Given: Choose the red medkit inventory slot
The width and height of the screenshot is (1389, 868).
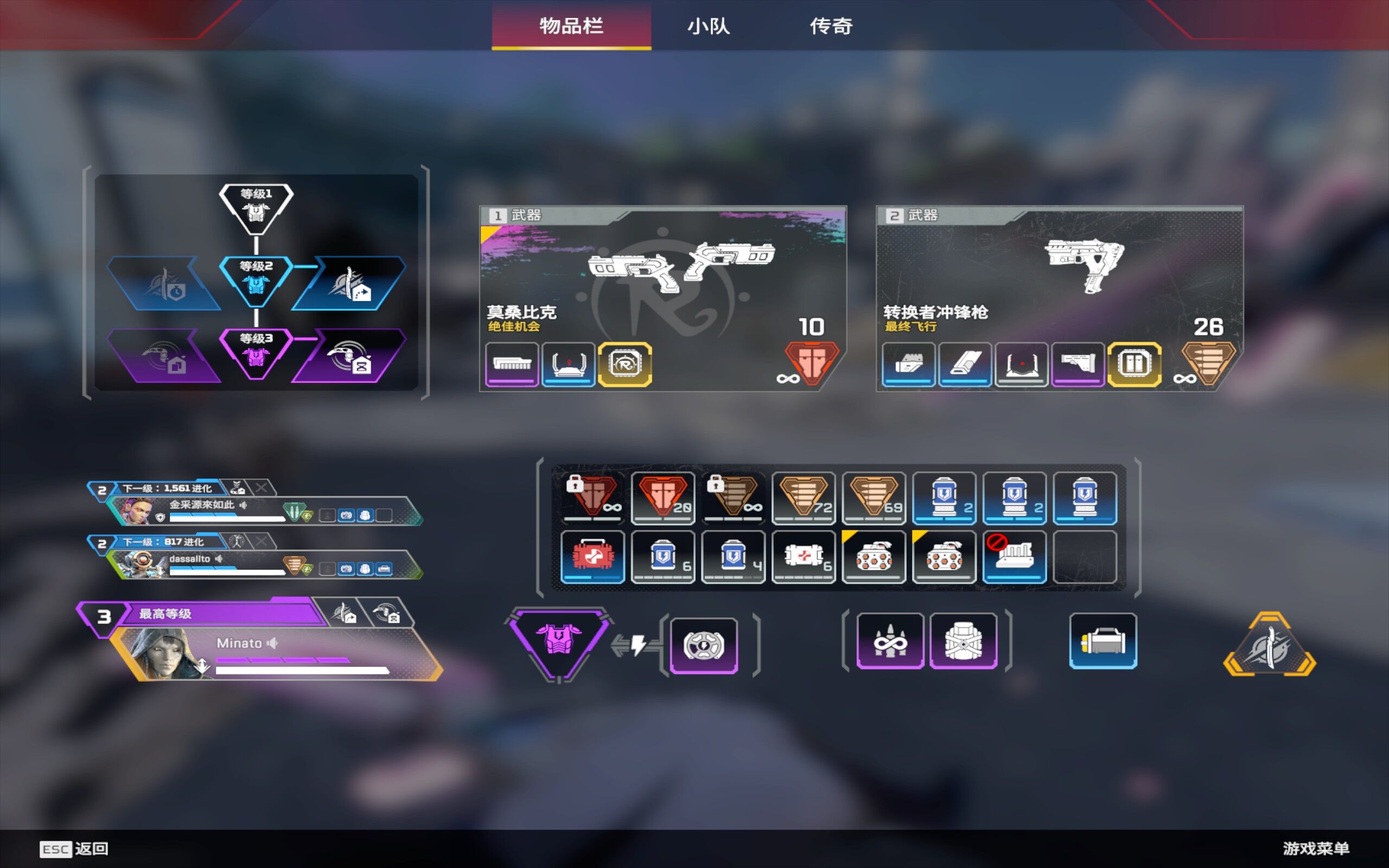Looking at the screenshot, I should (592, 556).
